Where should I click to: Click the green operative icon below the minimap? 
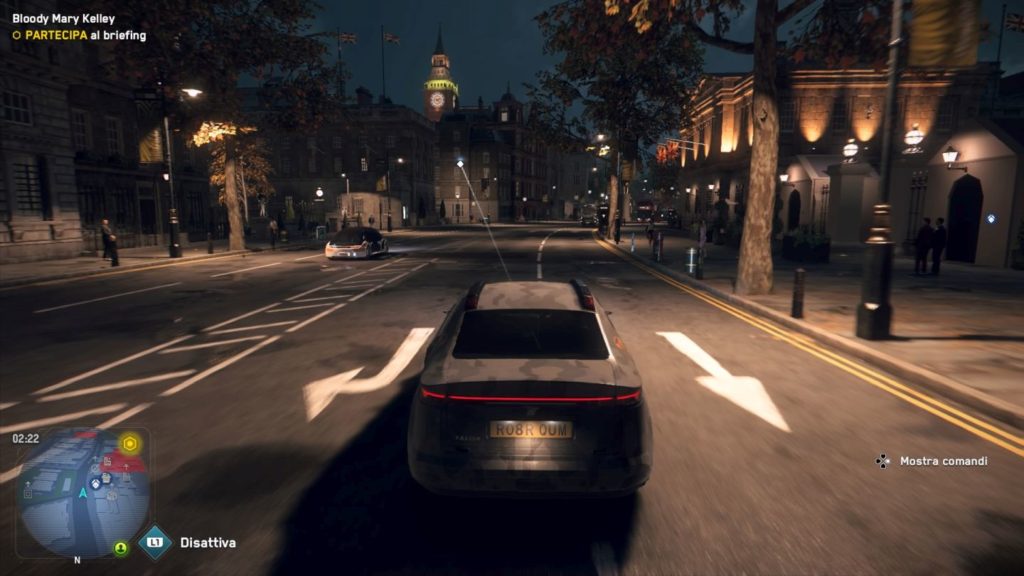tap(121, 548)
